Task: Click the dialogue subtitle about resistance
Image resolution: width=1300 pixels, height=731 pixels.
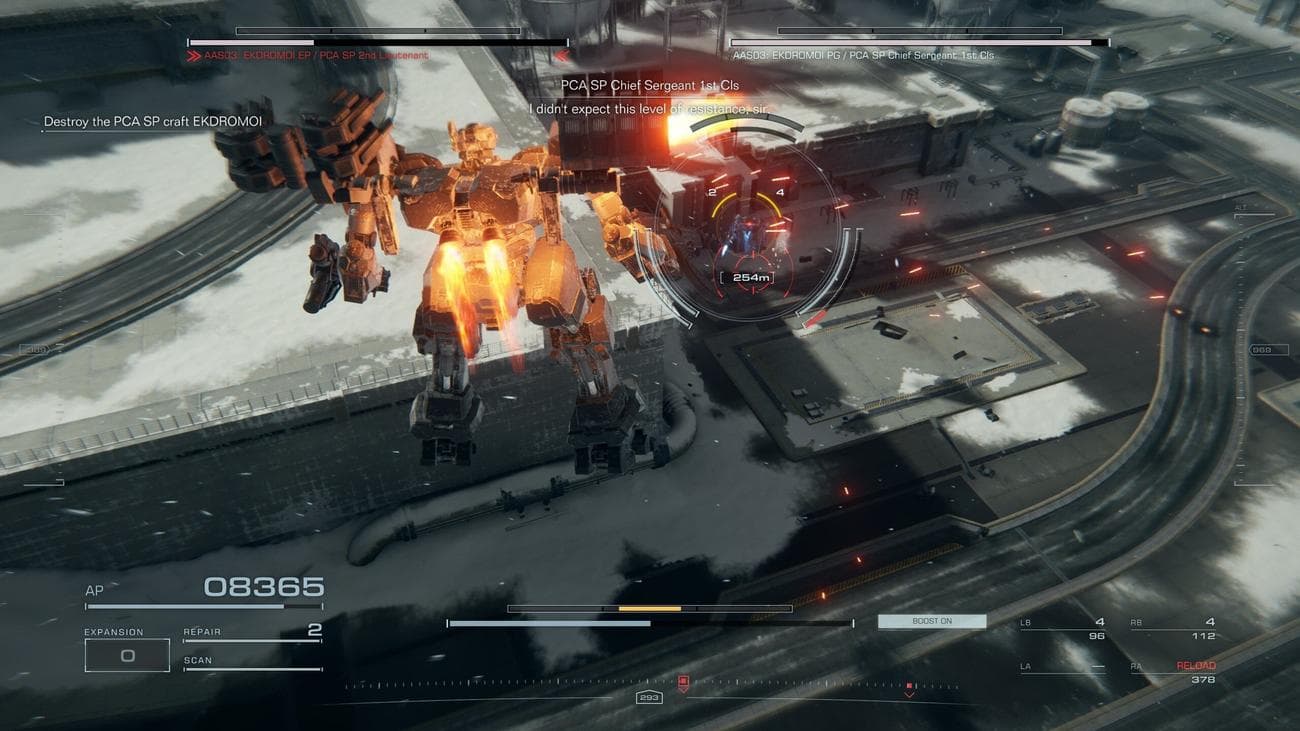Action: point(647,108)
